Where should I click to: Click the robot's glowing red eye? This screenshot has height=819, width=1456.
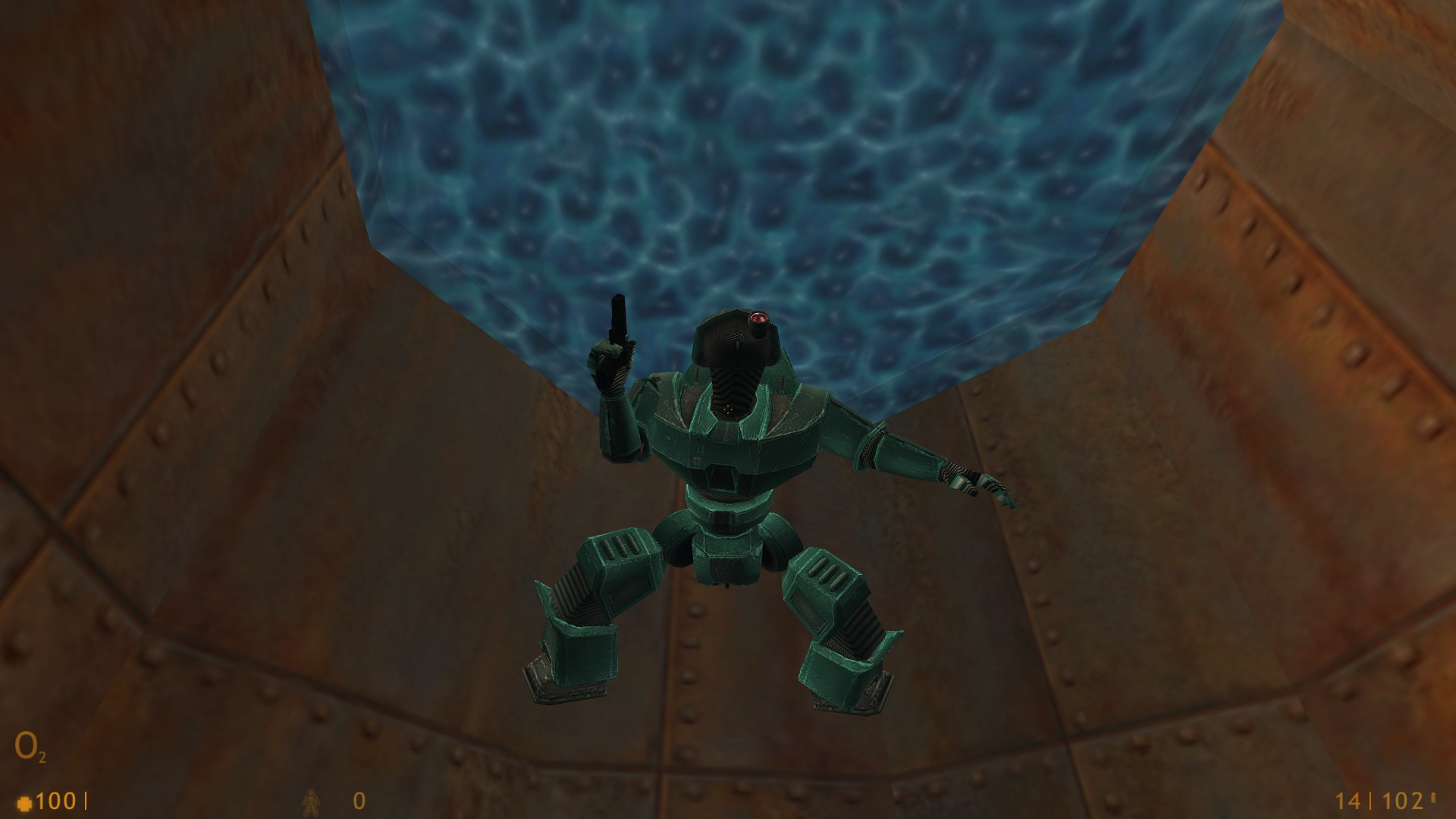click(x=760, y=318)
